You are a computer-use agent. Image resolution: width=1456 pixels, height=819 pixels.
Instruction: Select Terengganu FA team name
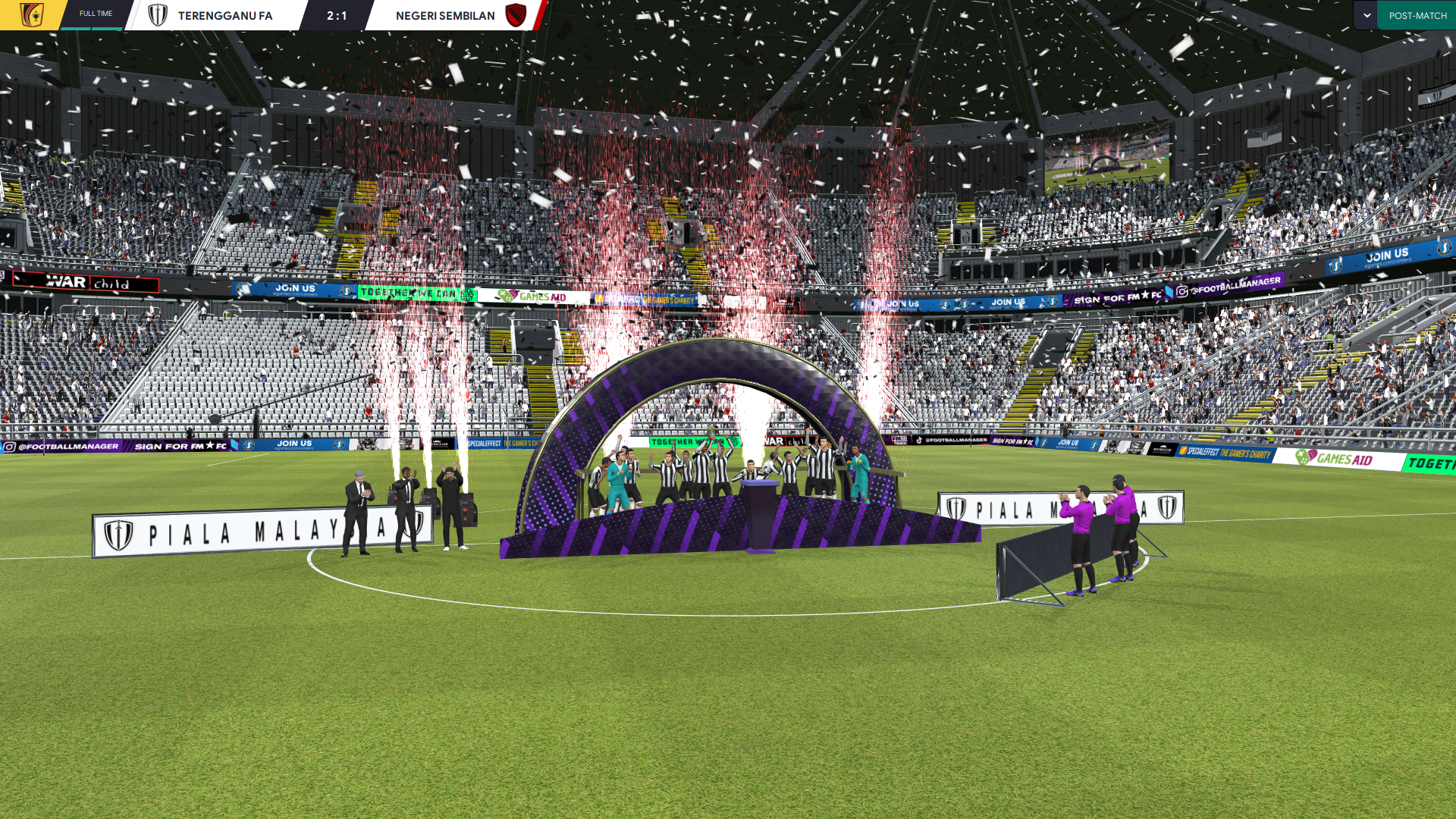point(224,15)
